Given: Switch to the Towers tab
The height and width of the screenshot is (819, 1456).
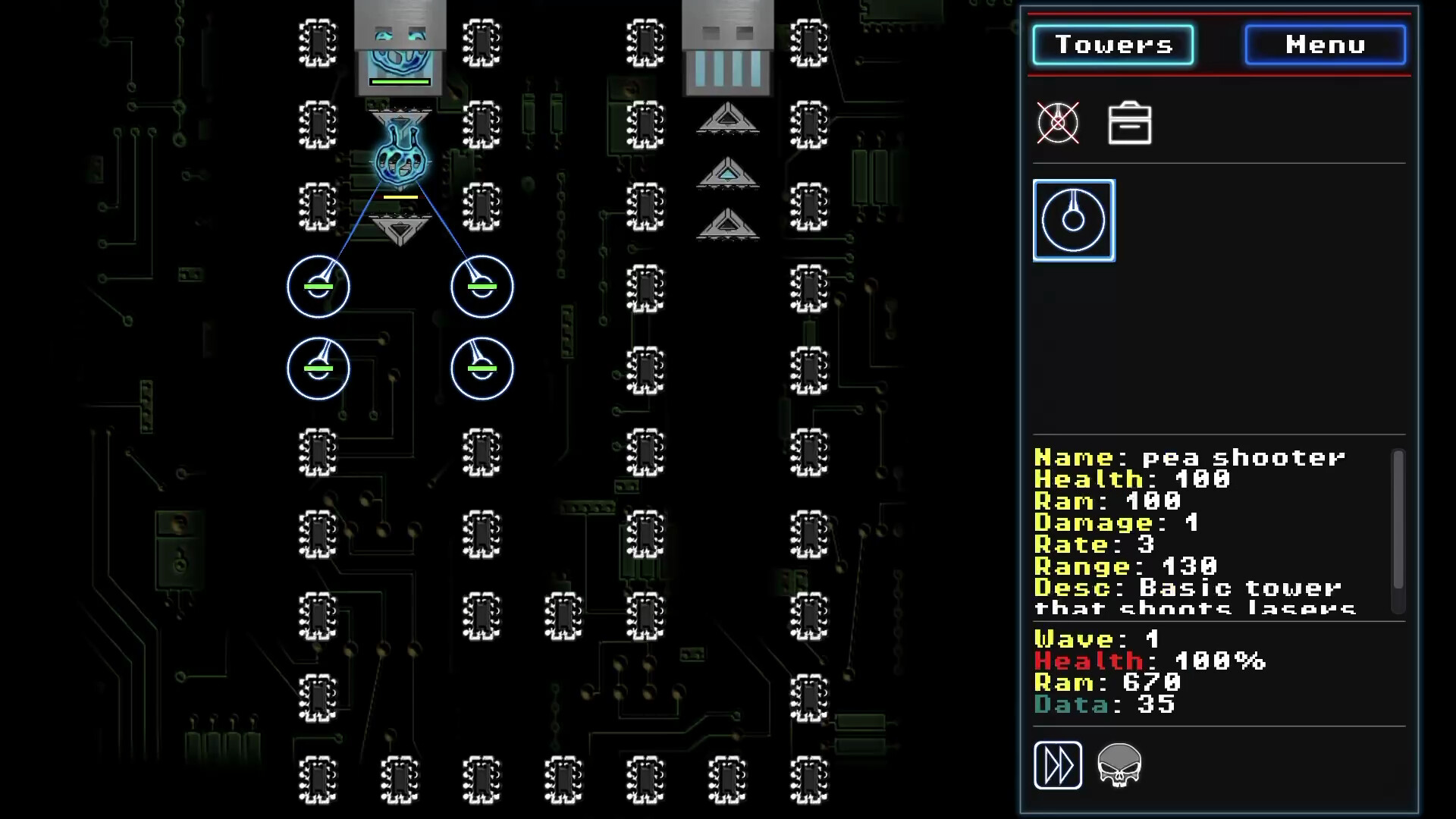Looking at the screenshot, I should coord(1112,44).
